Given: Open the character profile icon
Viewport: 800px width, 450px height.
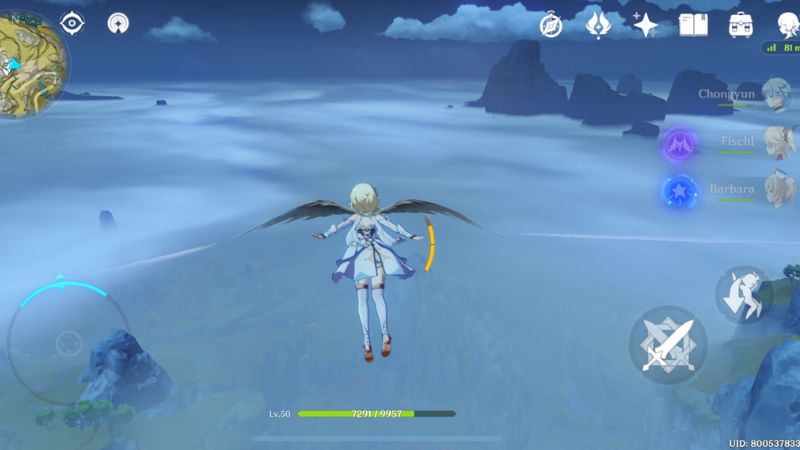Looking at the screenshot, I should click(x=787, y=24).
